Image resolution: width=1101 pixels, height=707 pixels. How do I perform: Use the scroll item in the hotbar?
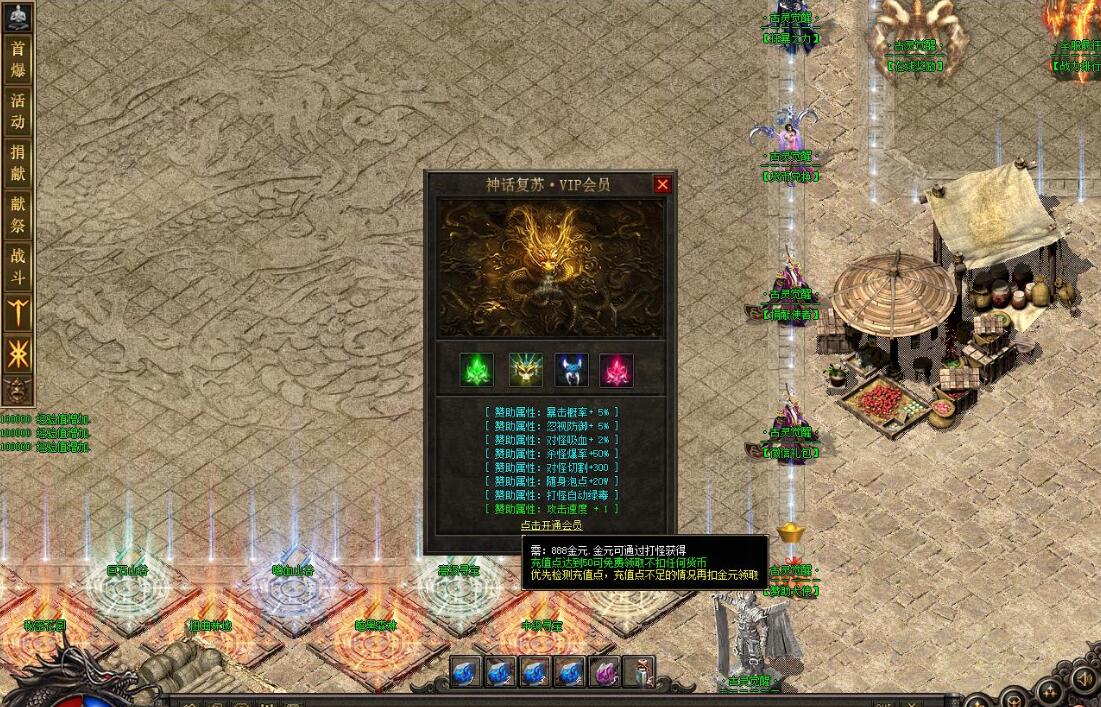[638, 672]
